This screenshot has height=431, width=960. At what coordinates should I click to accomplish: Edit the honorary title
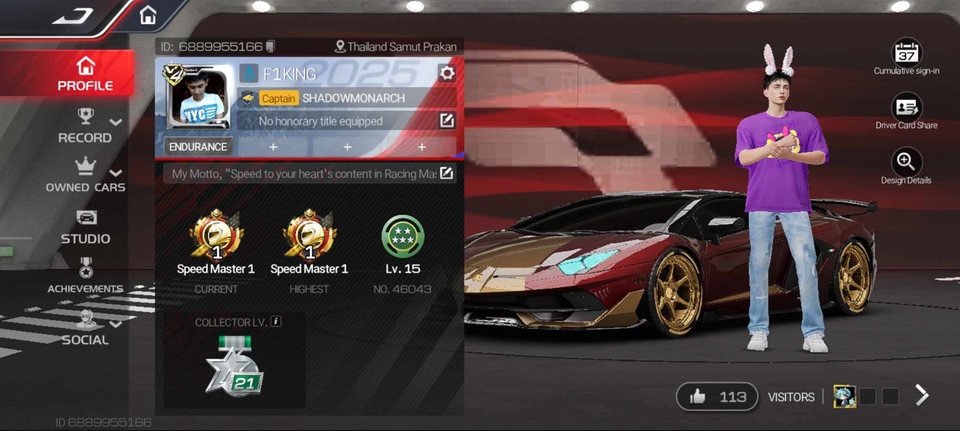coord(446,121)
